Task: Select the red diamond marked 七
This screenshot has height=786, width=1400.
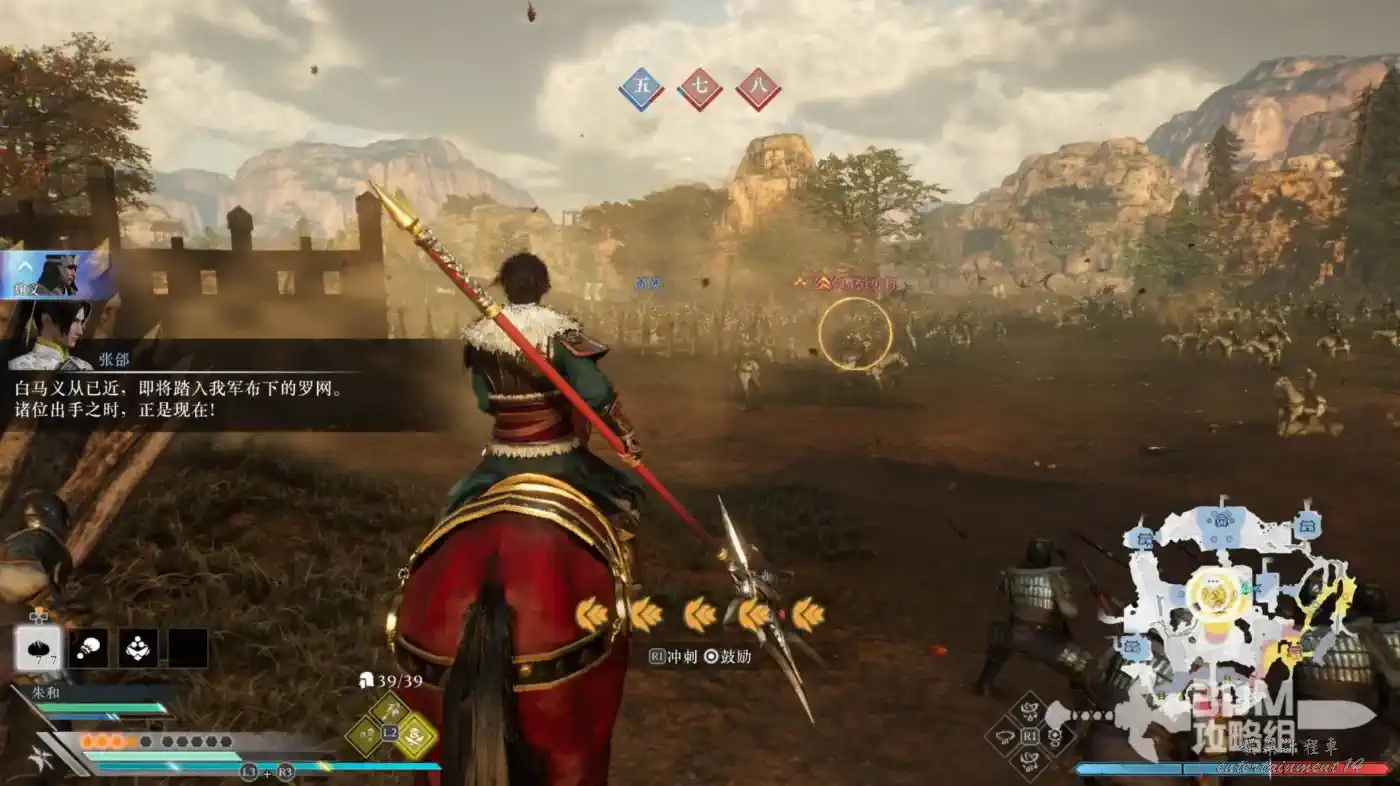Action: [x=700, y=89]
